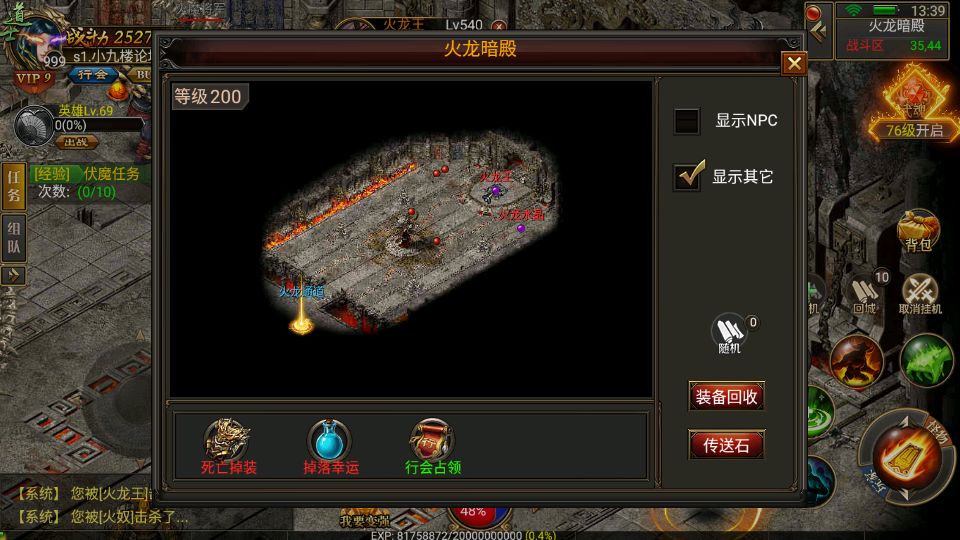
Task: Use the 传送石 button
Action: [727, 445]
